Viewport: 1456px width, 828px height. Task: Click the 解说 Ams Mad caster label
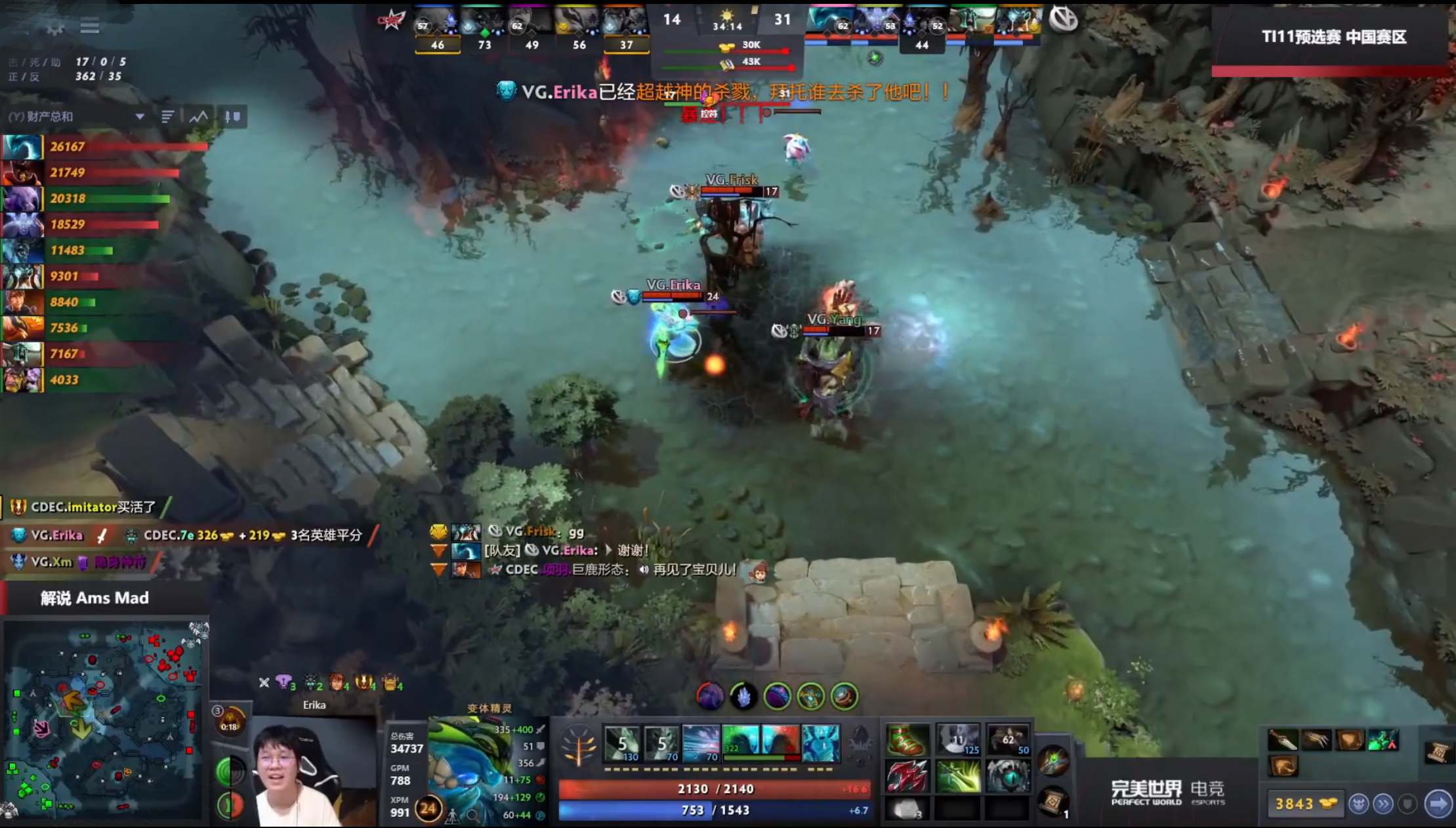95,598
